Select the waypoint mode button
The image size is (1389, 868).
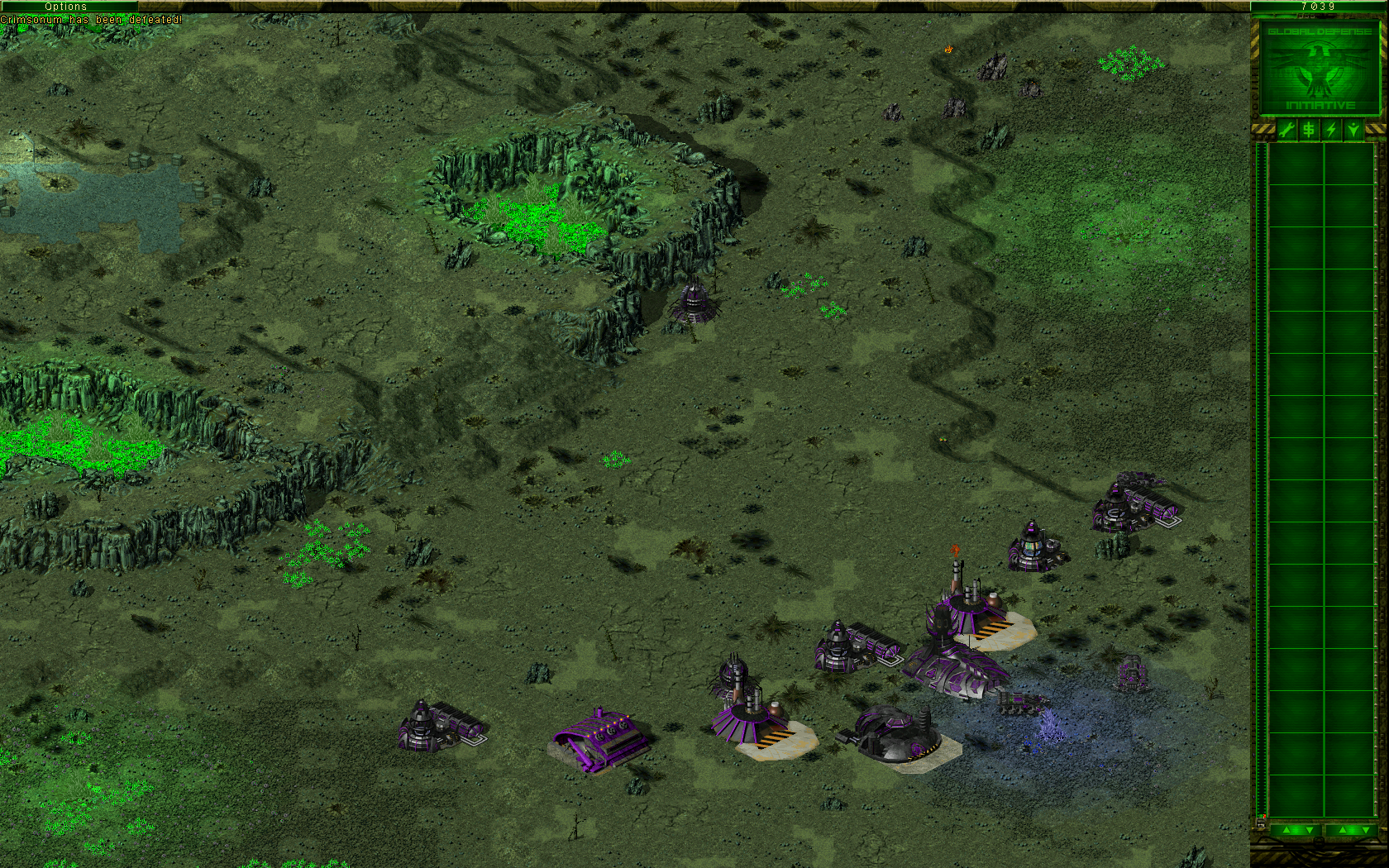click(1353, 130)
